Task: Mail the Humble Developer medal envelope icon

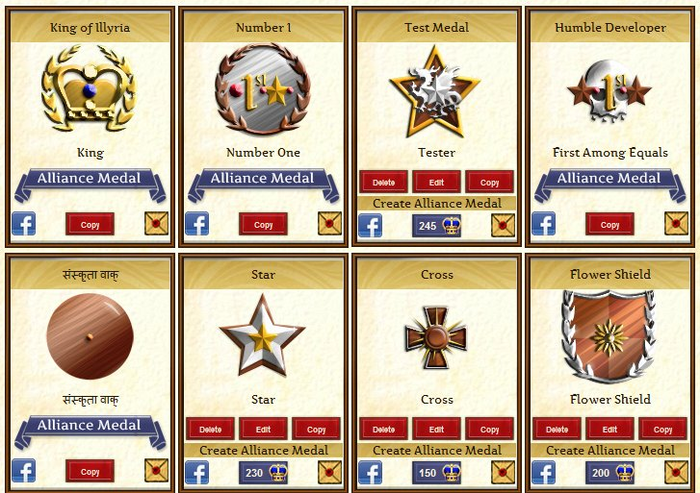Action: point(676,224)
